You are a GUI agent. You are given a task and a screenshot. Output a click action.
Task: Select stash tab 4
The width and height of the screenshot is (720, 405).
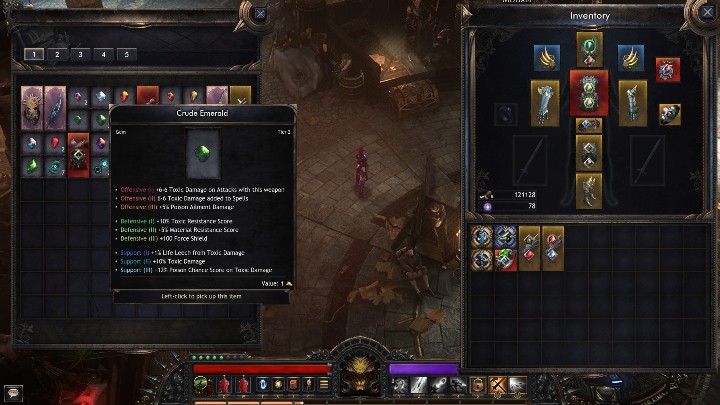(102, 54)
